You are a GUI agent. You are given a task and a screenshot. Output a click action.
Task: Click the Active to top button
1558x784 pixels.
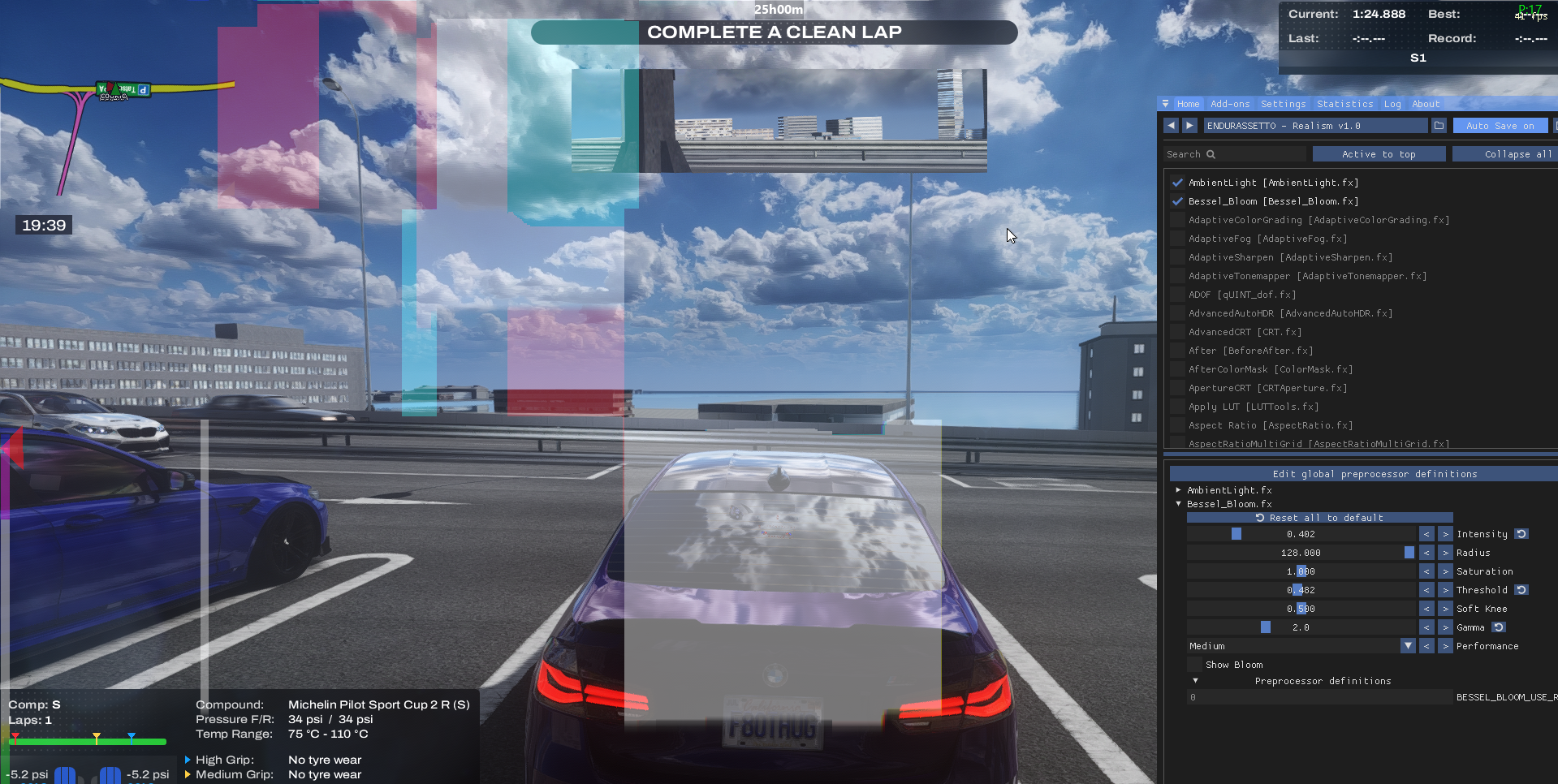point(1379,154)
